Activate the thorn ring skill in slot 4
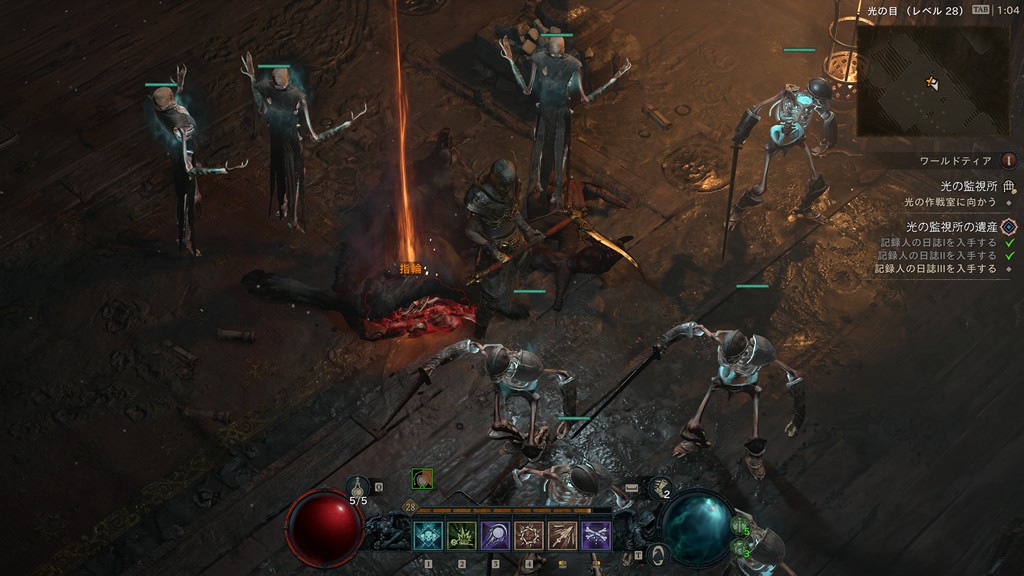This screenshot has height=576, width=1024. (x=528, y=536)
